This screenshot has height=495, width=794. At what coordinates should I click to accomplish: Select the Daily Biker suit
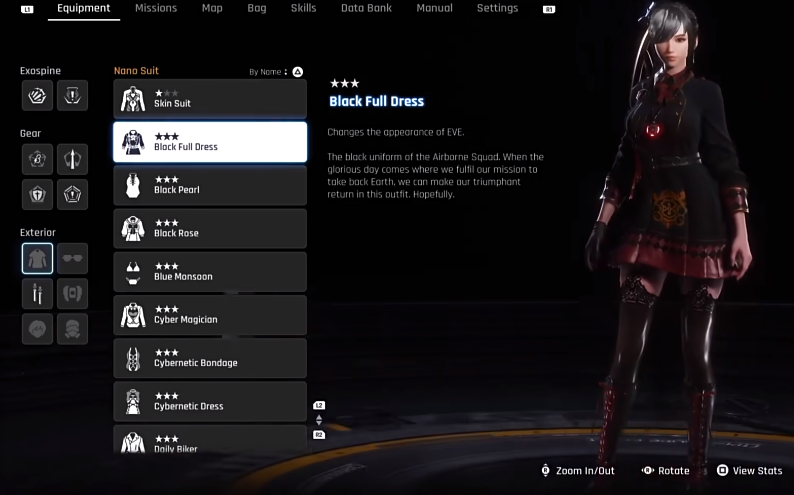[x=210, y=440]
